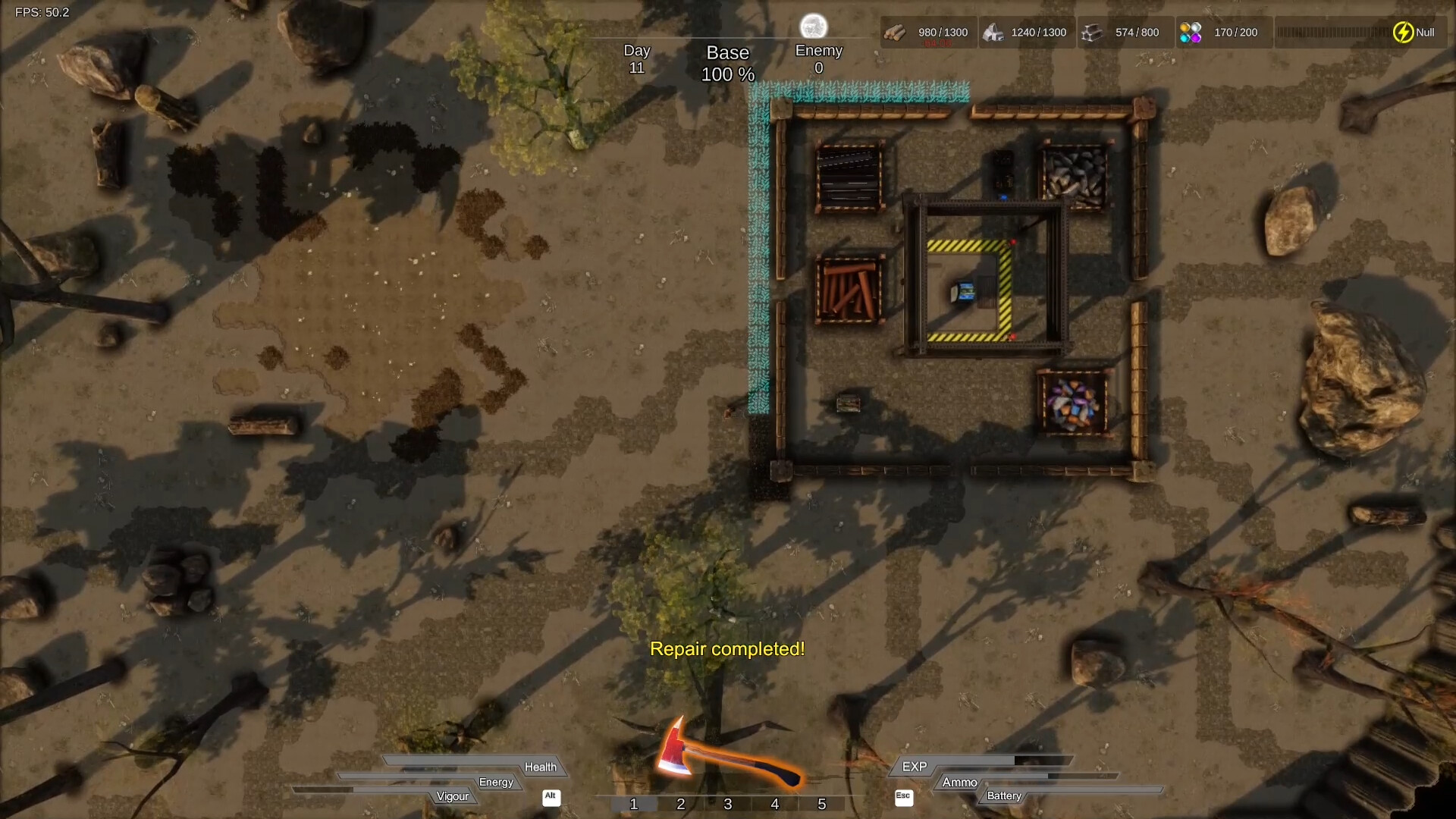
Task: Click the Esc key icon
Action: click(x=902, y=797)
